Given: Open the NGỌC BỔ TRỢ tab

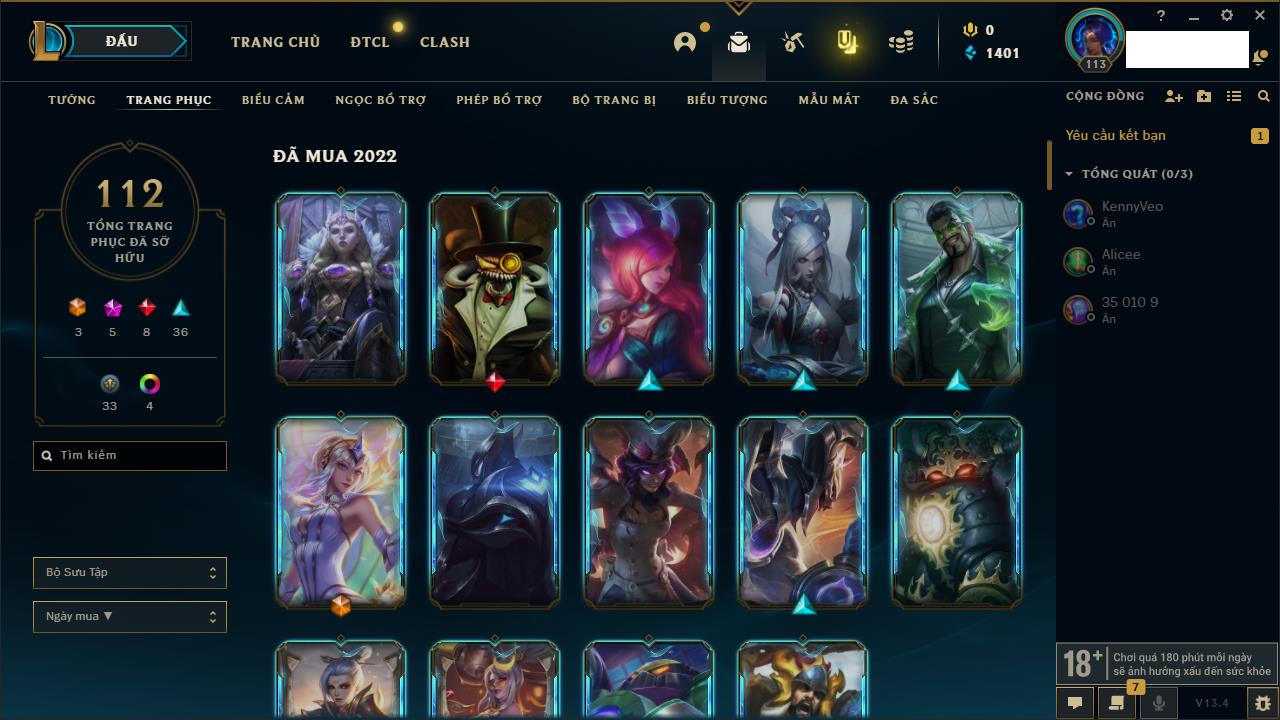Looking at the screenshot, I should (x=380, y=100).
